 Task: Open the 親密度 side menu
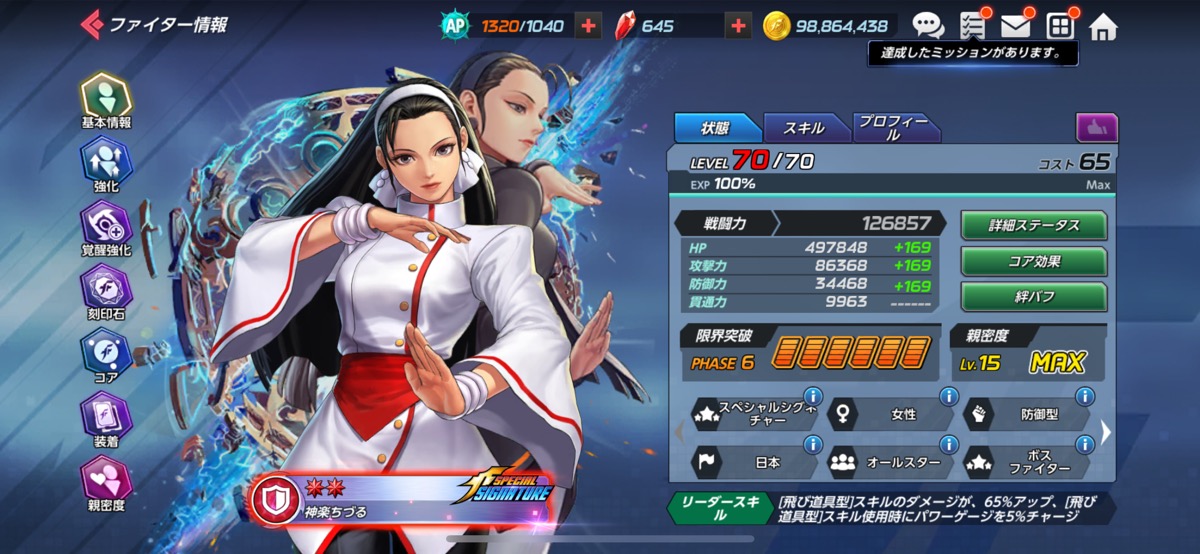[x=106, y=482]
